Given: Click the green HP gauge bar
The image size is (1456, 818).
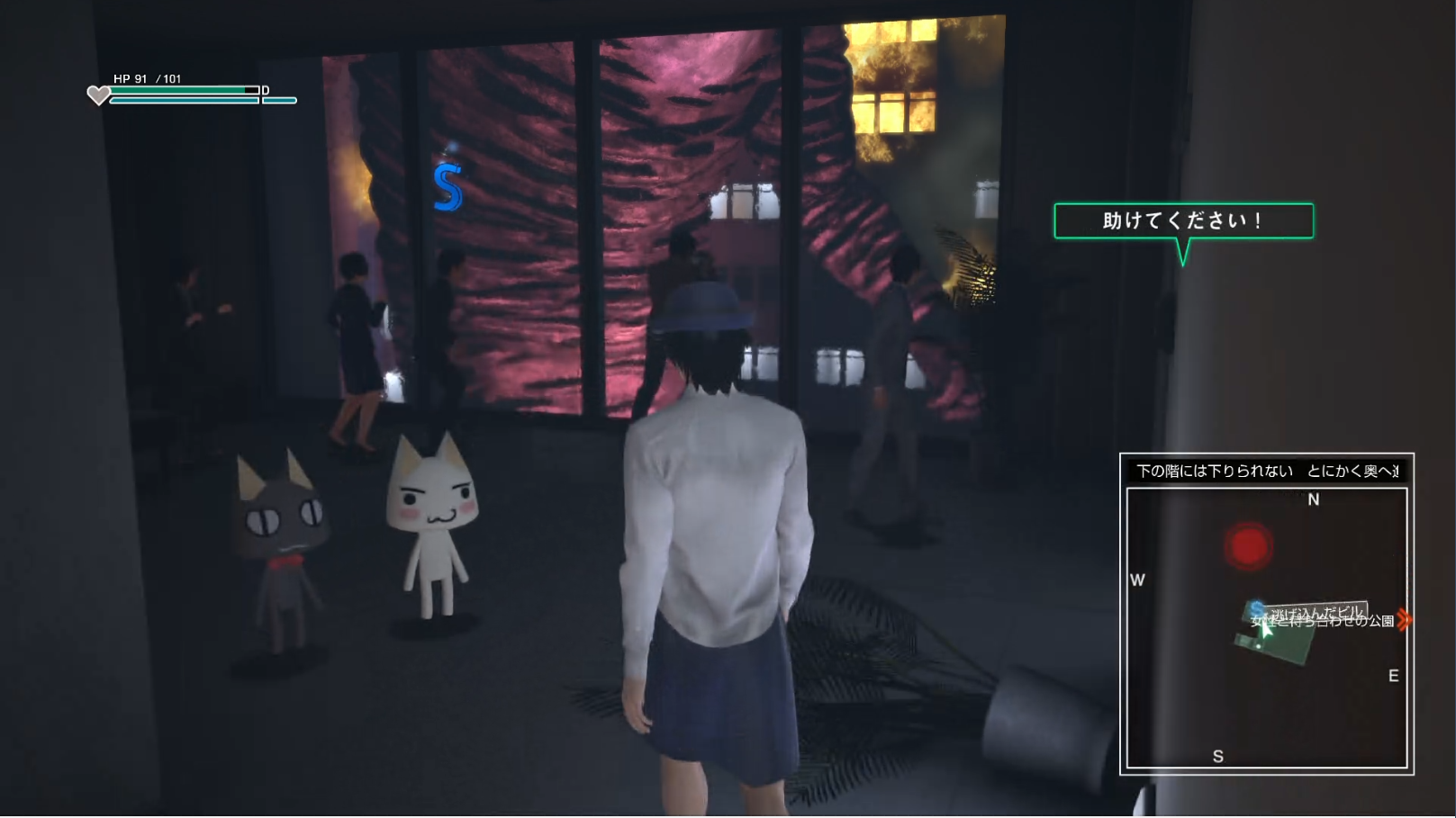Looking at the screenshot, I should 180,90.
